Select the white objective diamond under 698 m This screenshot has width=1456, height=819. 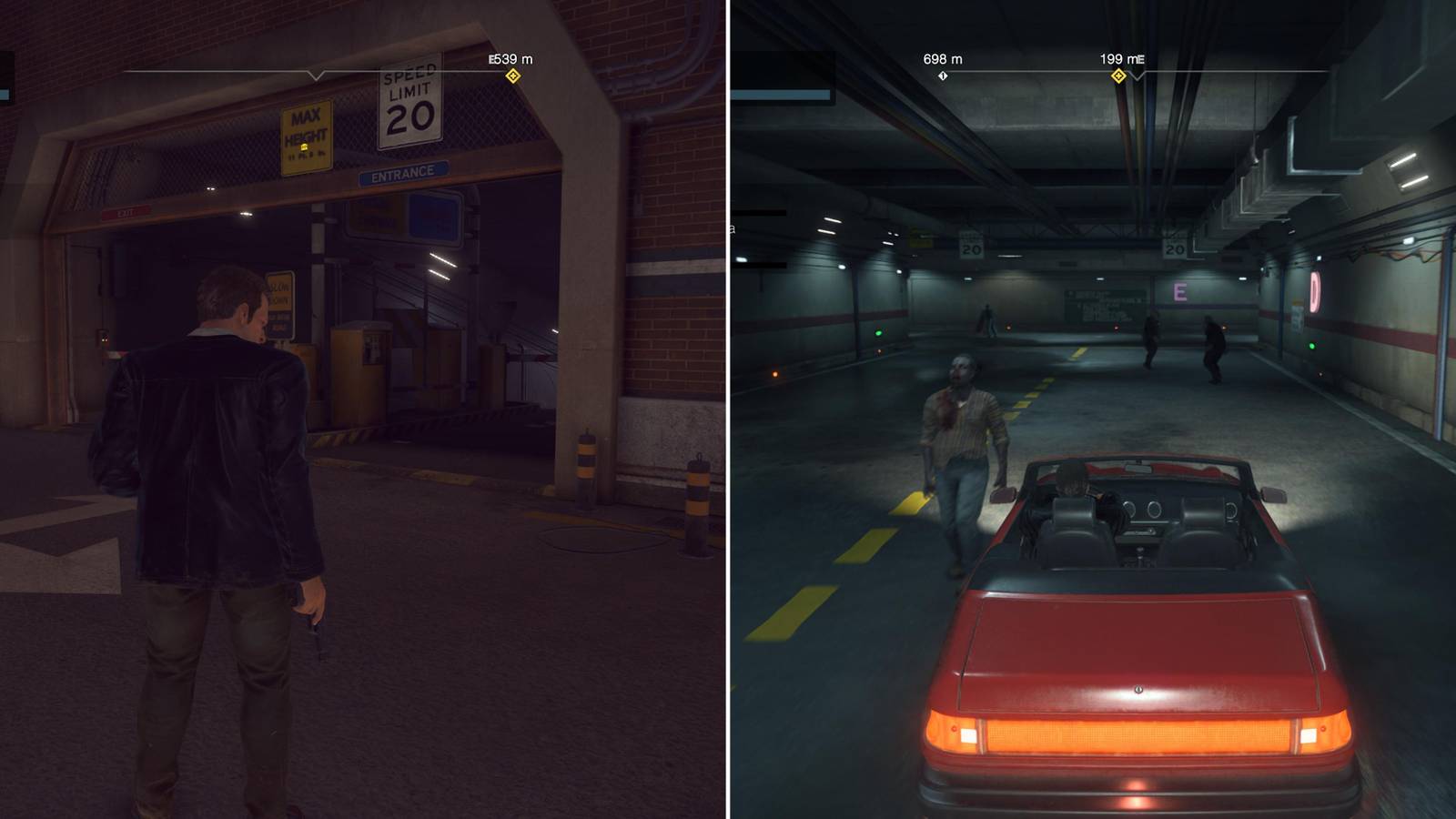(x=943, y=76)
